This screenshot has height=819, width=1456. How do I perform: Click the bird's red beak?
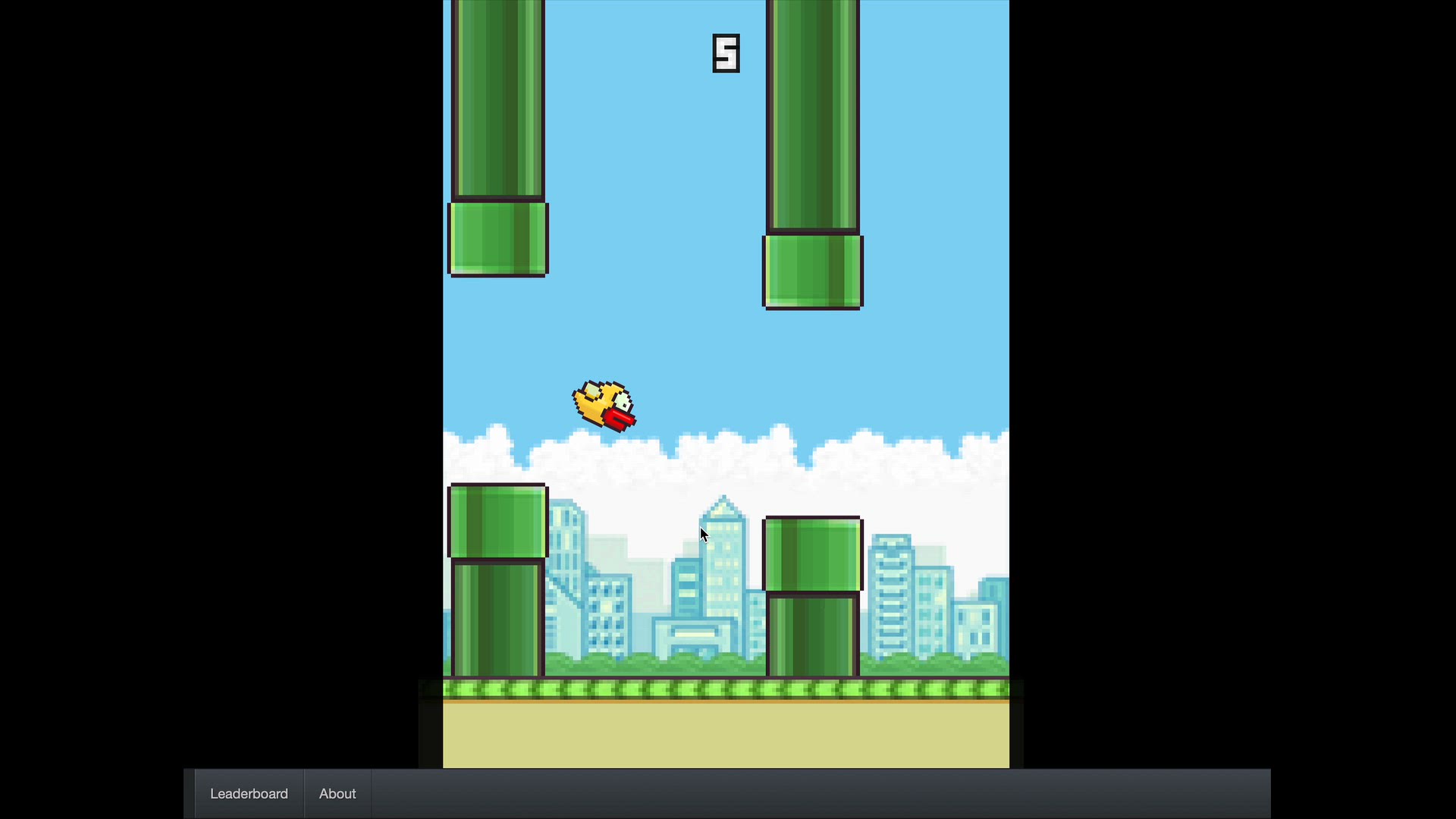(x=620, y=419)
